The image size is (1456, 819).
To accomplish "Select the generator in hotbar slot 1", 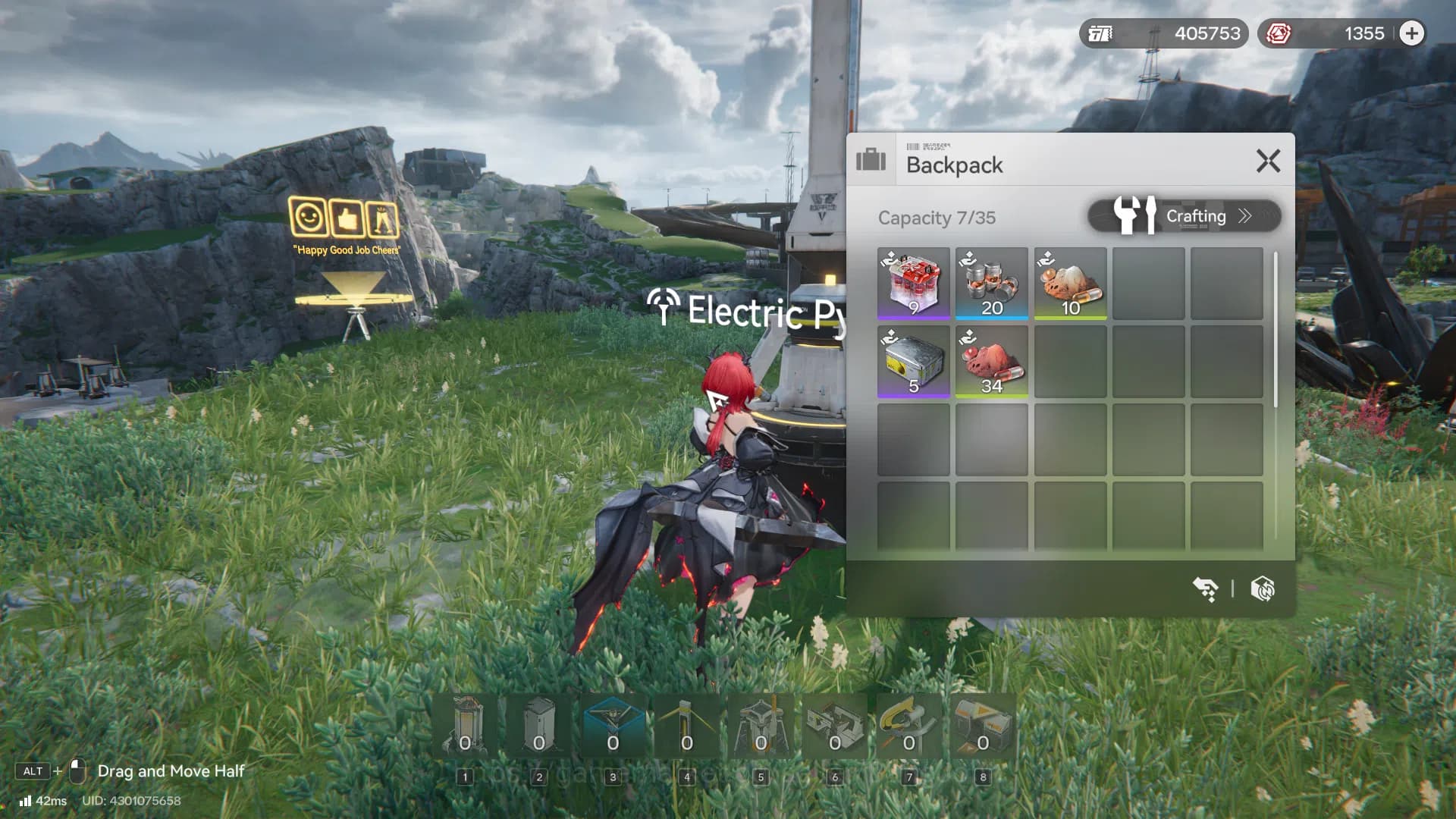I will [466, 726].
